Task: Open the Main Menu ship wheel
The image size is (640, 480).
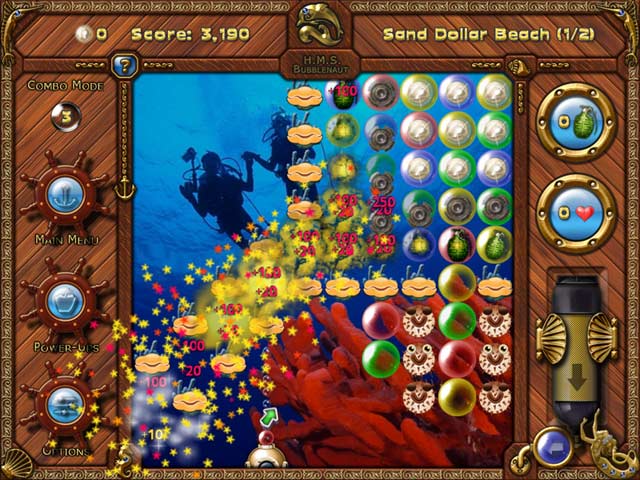Action: coord(63,194)
